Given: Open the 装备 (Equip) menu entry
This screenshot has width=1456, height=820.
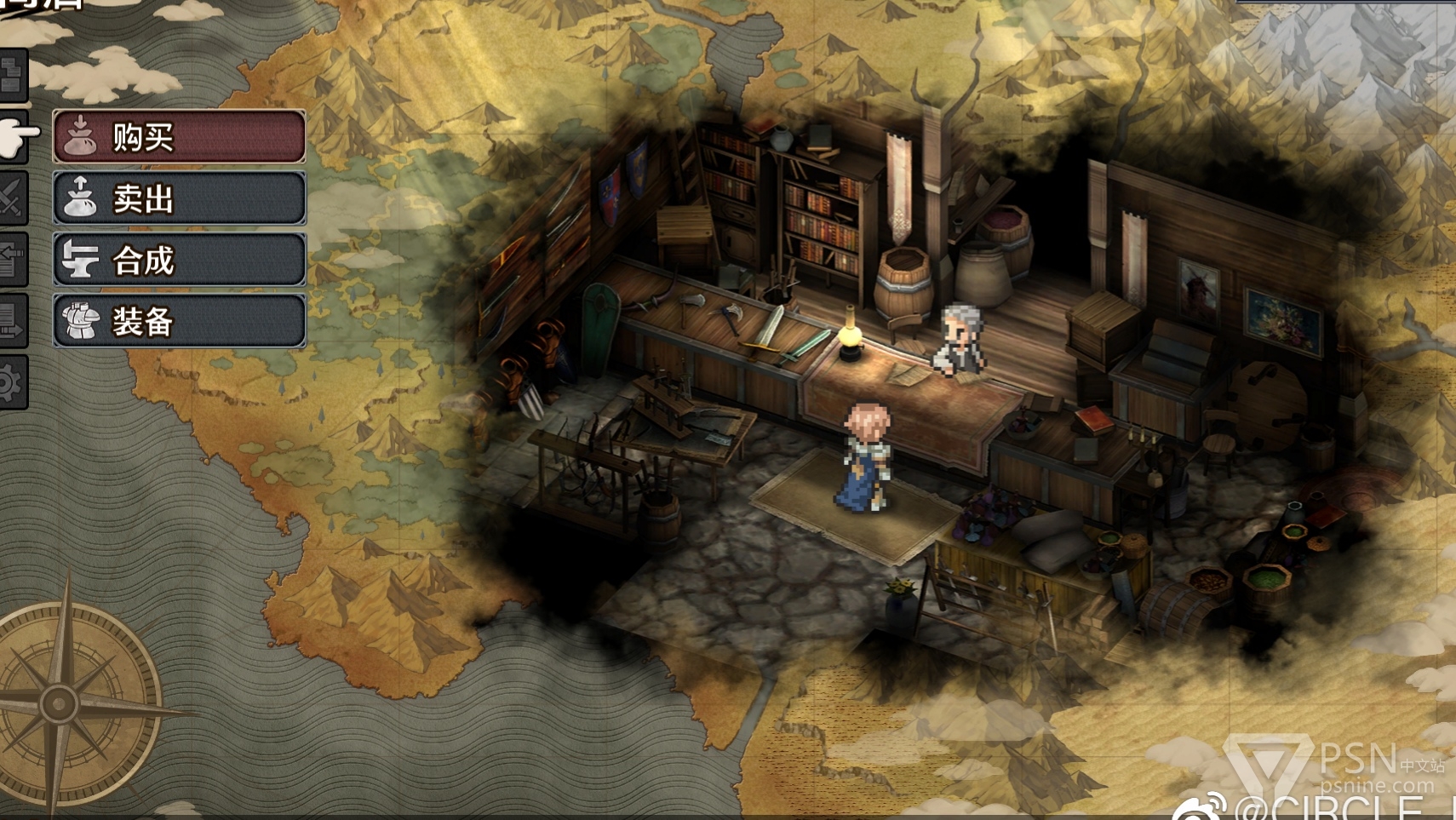Looking at the screenshot, I should [179, 321].
